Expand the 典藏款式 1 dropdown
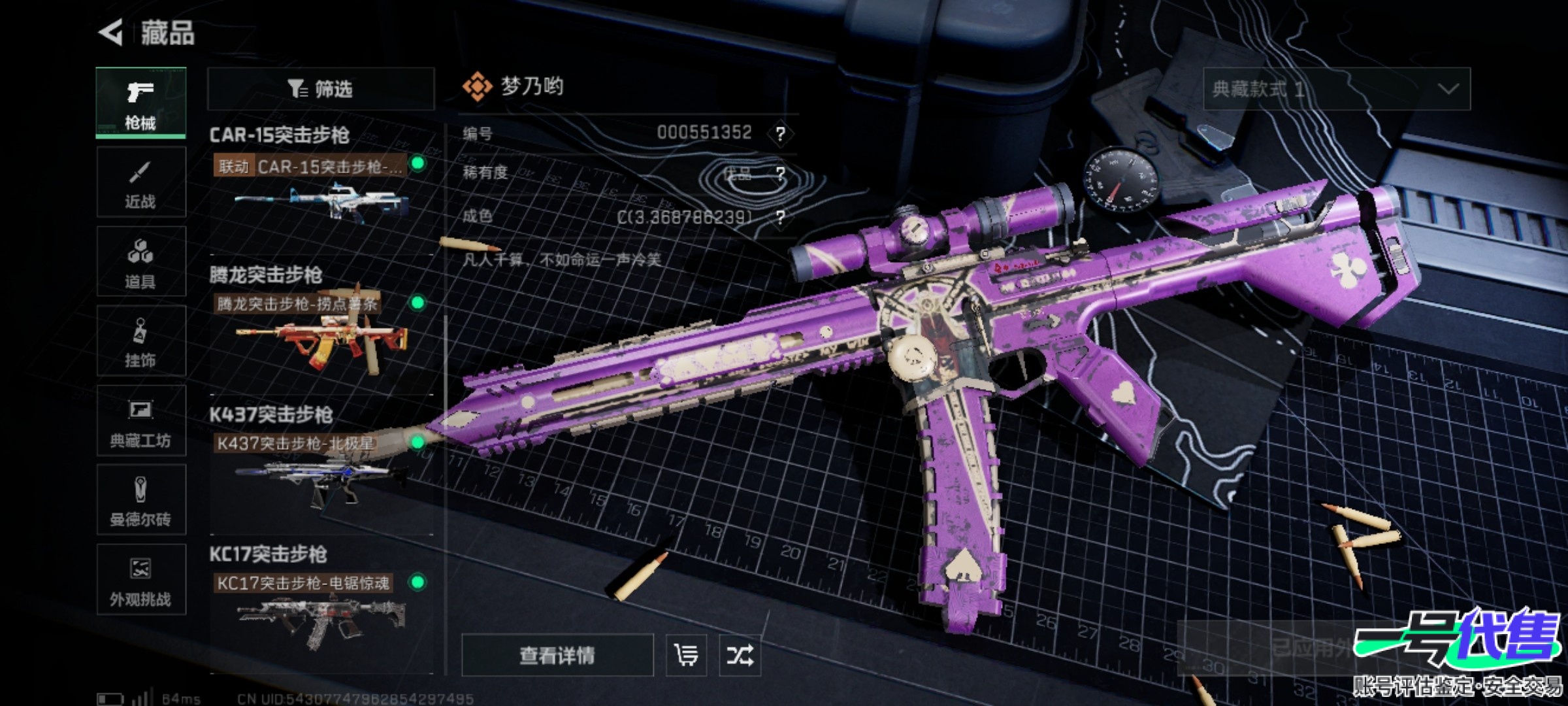Image resolution: width=1568 pixels, height=706 pixels. [x=1337, y=89]
